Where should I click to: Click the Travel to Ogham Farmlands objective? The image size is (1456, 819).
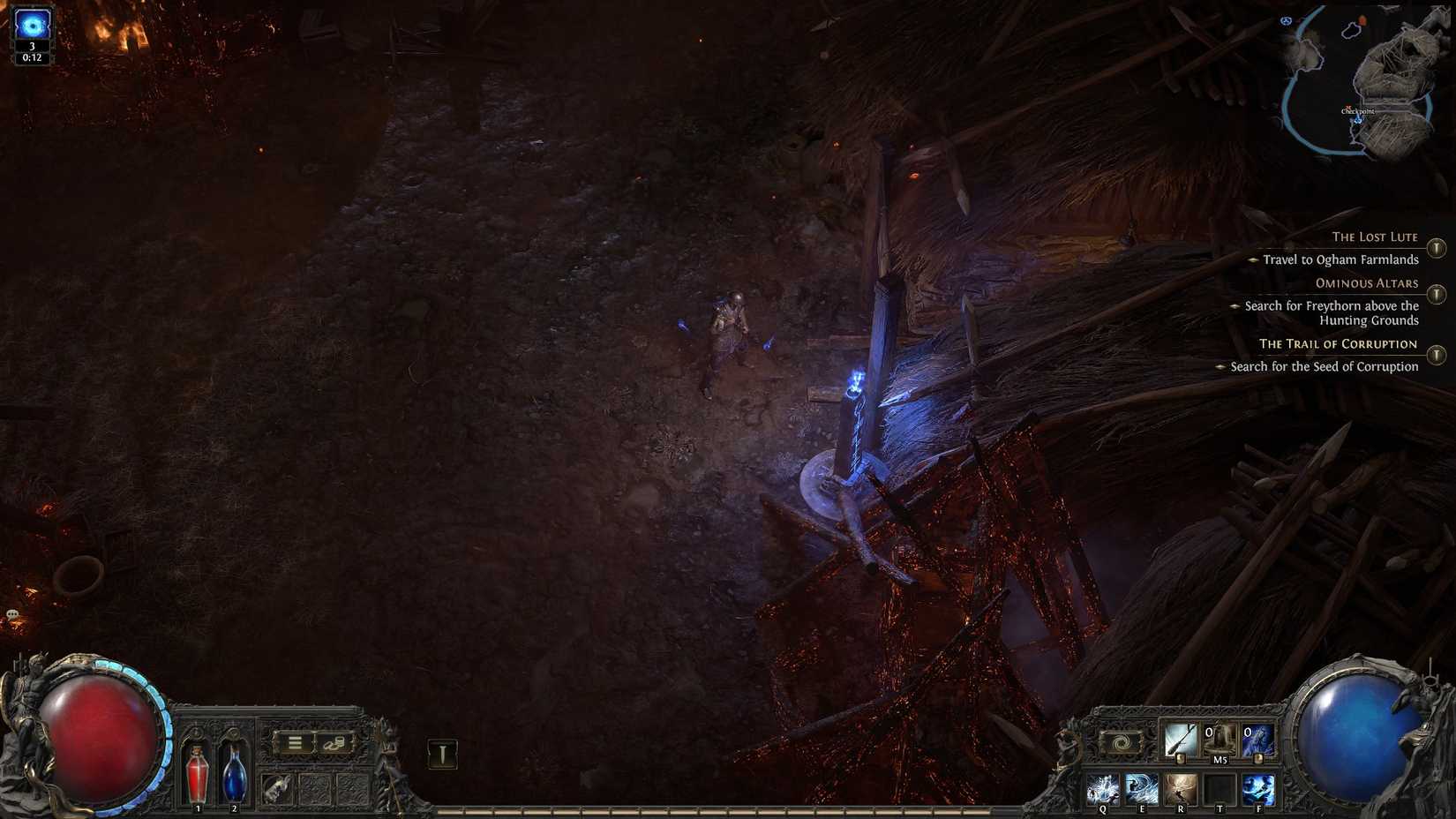pos(1340,259)
